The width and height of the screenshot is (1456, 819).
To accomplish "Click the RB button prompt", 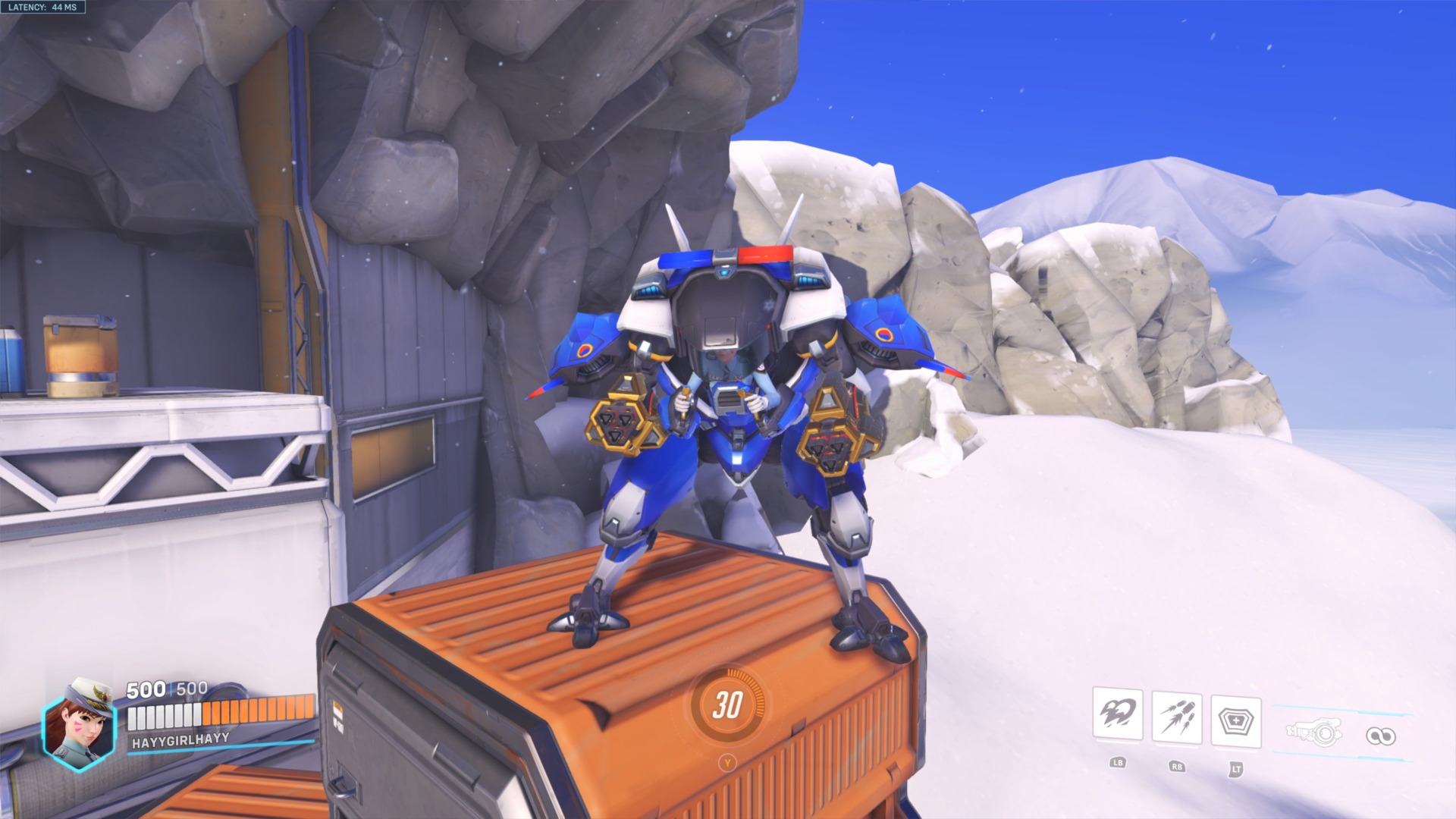I will (1178, 767).
